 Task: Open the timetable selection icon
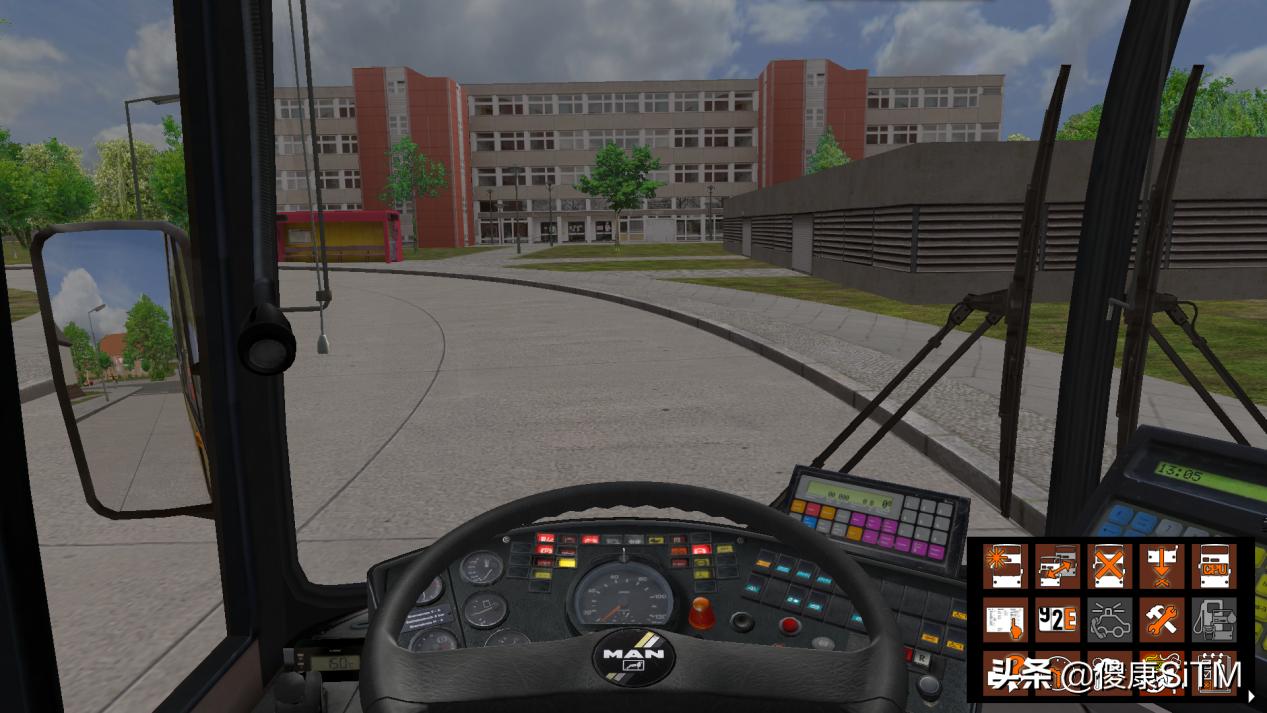pyautogui.click(x=1005, y=620)
